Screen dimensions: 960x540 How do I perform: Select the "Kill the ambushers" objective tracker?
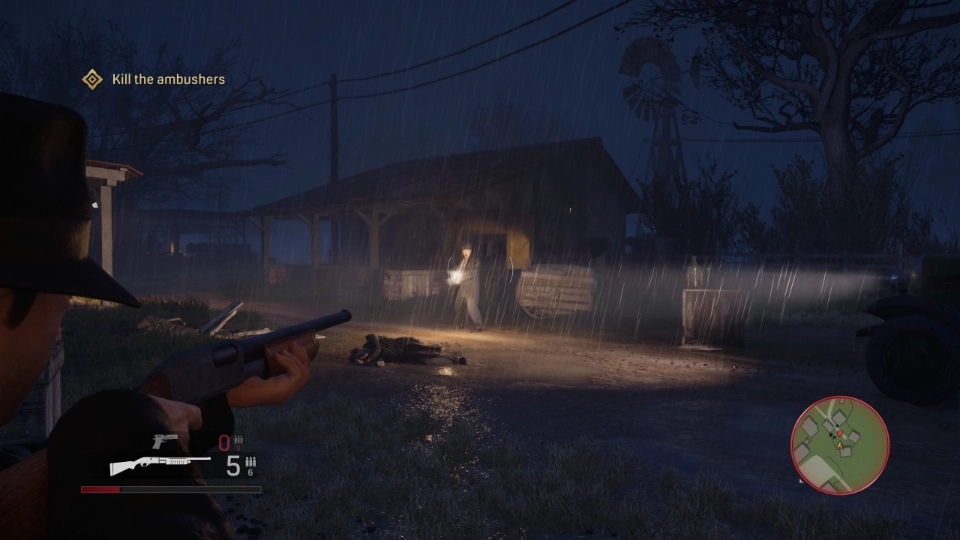[154, 79]
